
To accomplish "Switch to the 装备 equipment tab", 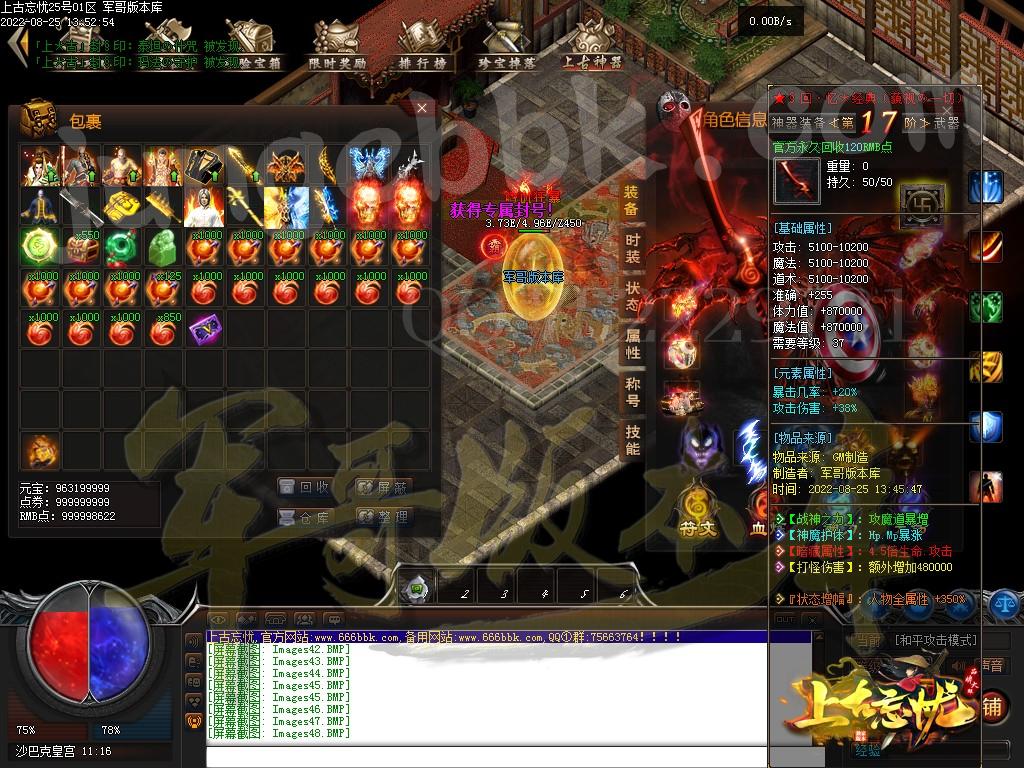I will click(x=632, y=200).
